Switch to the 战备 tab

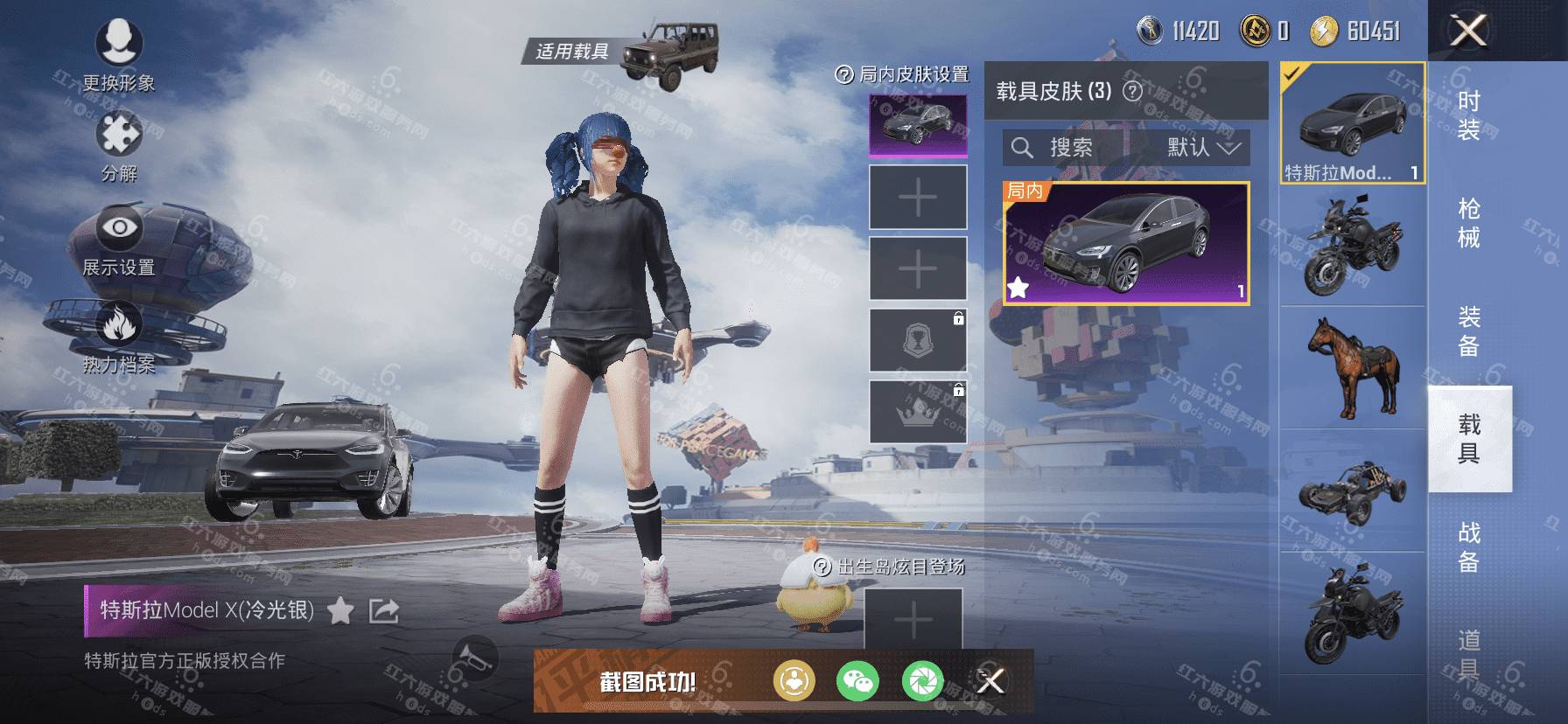[1469, 546]
